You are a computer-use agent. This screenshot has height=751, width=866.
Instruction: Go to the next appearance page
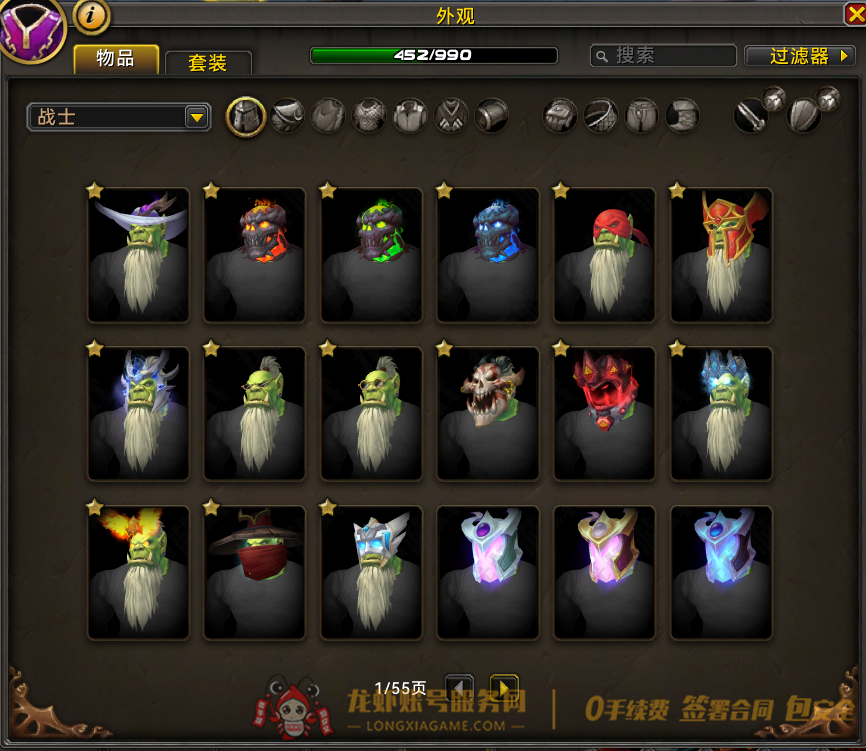click(x=503, y=688)
